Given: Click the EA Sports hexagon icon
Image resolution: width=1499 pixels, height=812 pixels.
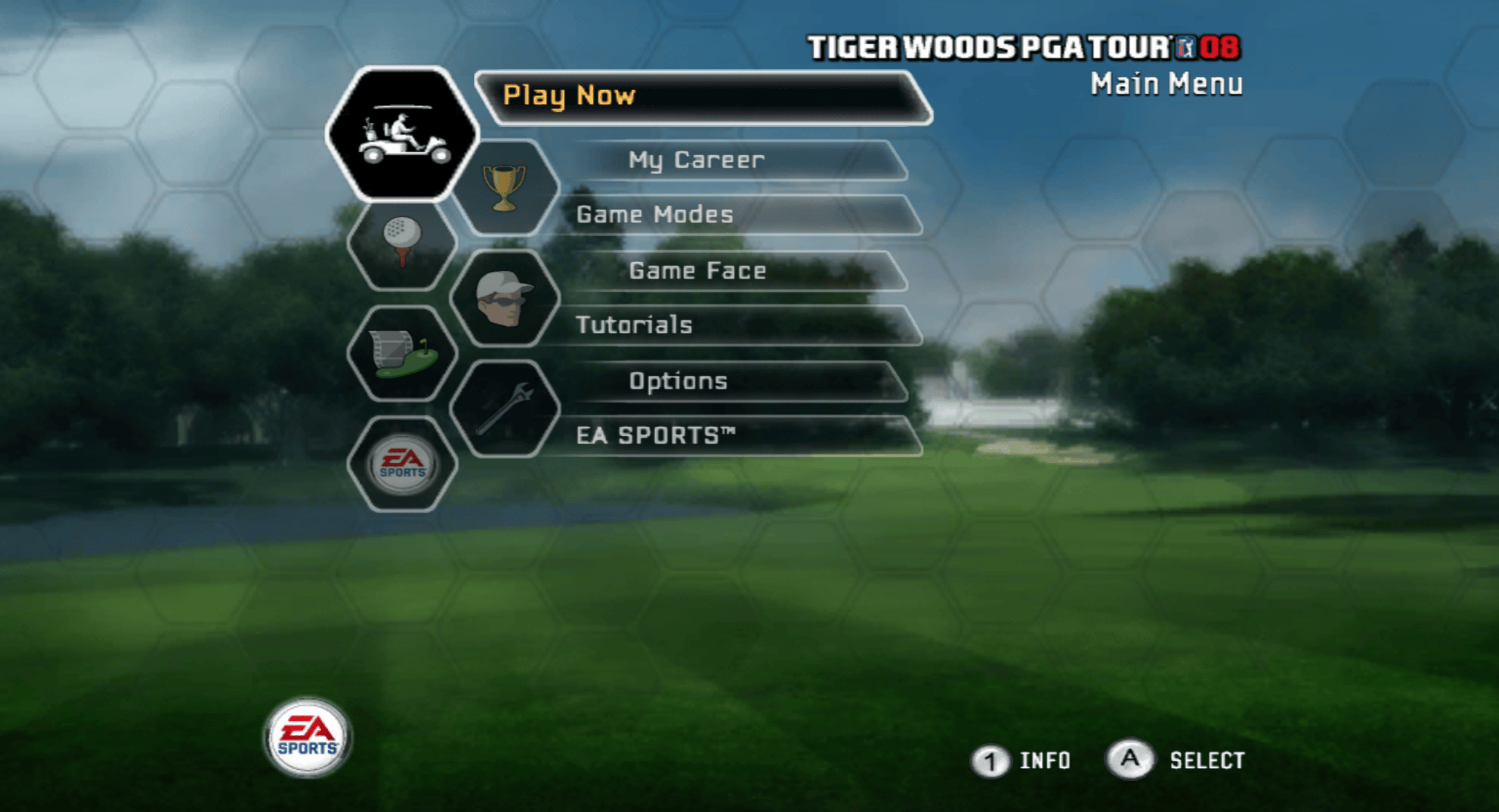Looking at the screenshot, I should click(x=403, y=465).
